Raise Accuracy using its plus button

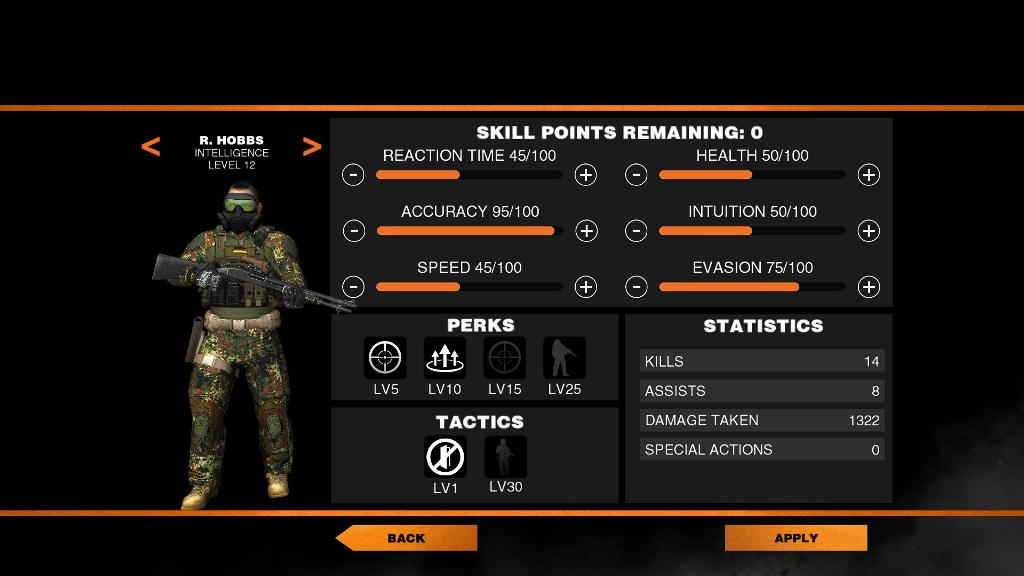586,231
